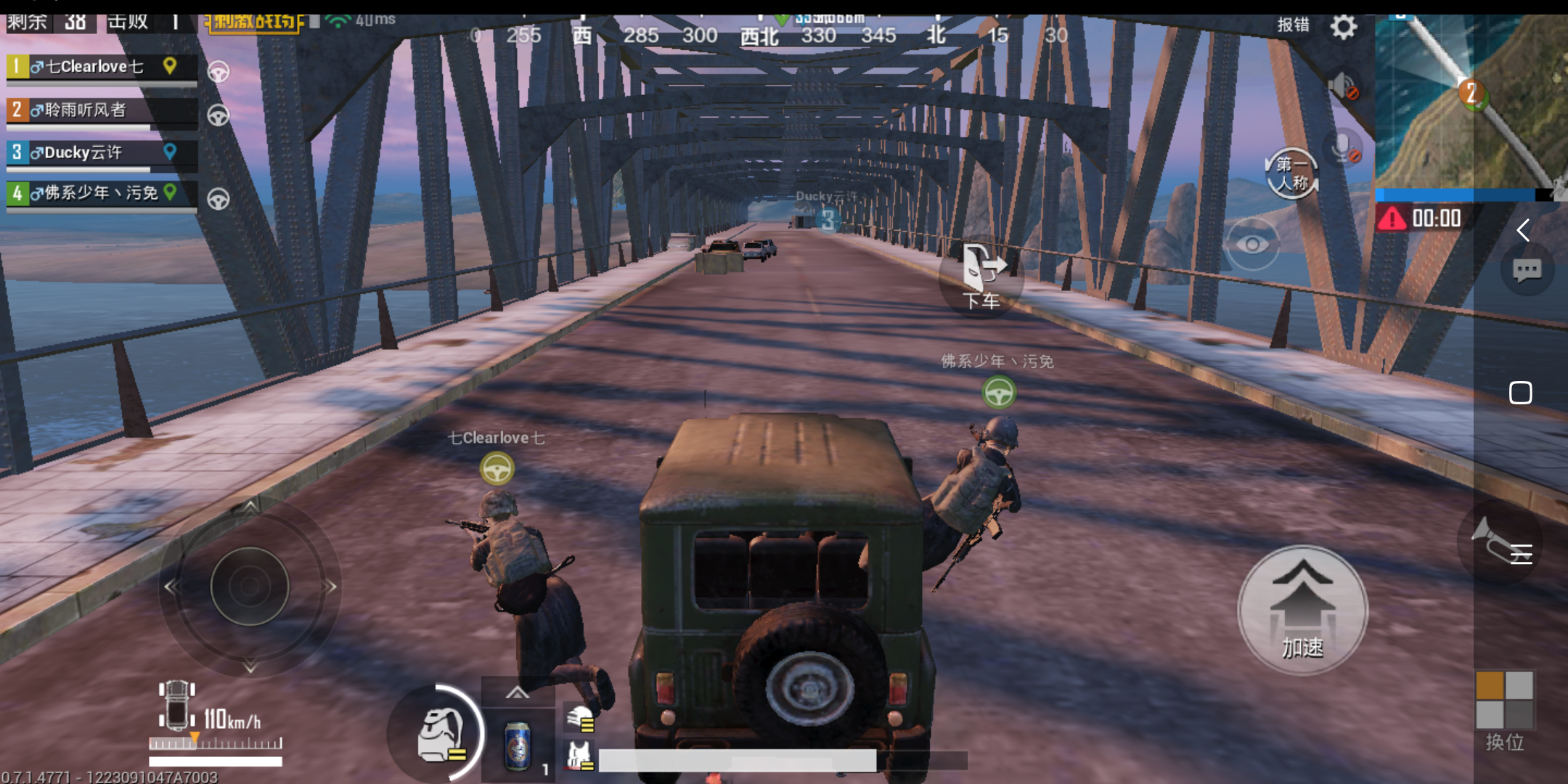Use the energy drink can
Screen dimensions: 1568x784
tap(518, 746)
